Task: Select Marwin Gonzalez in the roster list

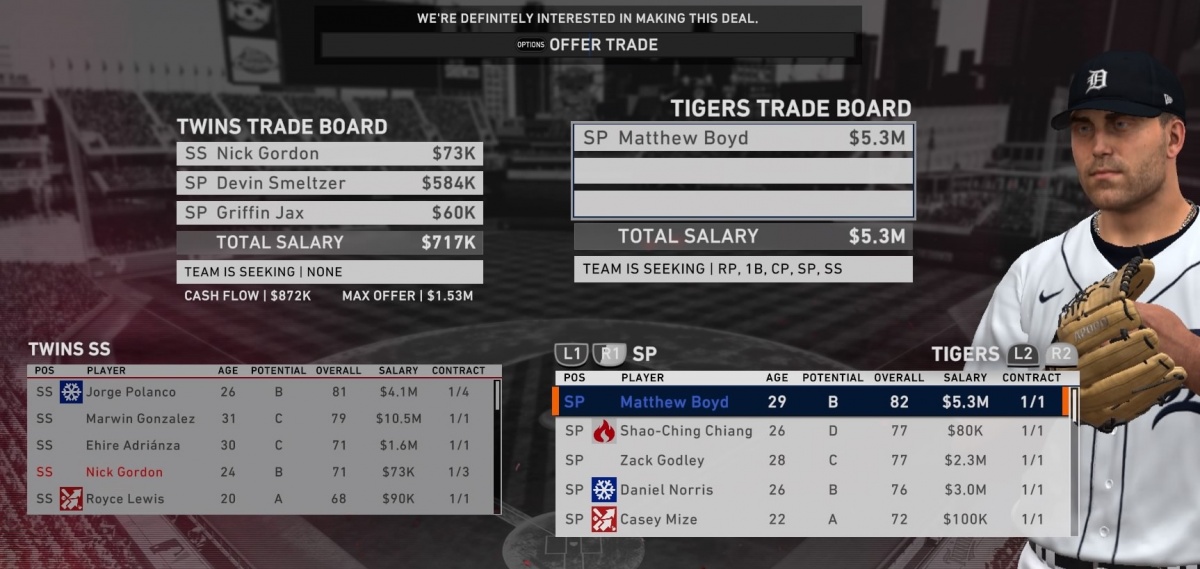Action: pos(260,419)
